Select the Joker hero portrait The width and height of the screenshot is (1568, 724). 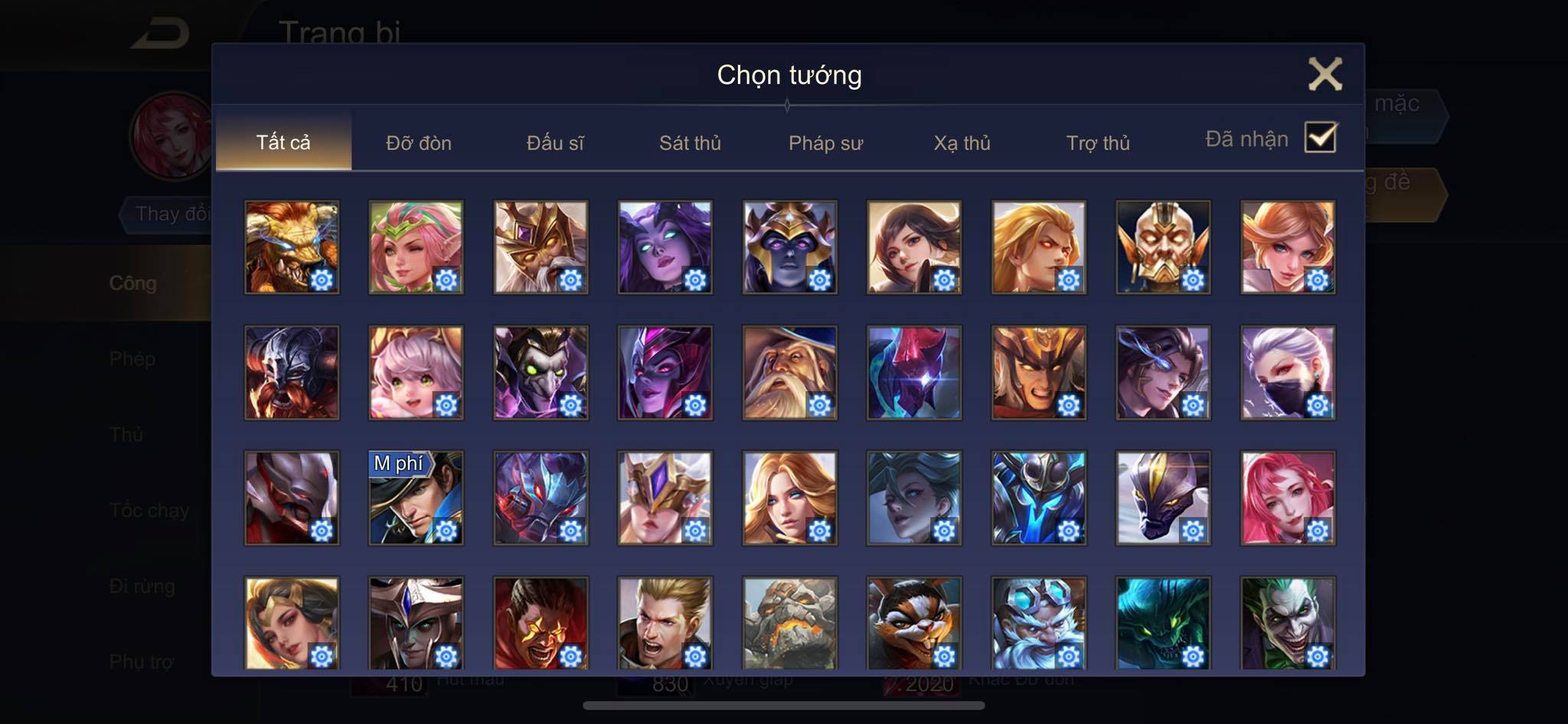pyautogui.click(x=1288, y=623)
